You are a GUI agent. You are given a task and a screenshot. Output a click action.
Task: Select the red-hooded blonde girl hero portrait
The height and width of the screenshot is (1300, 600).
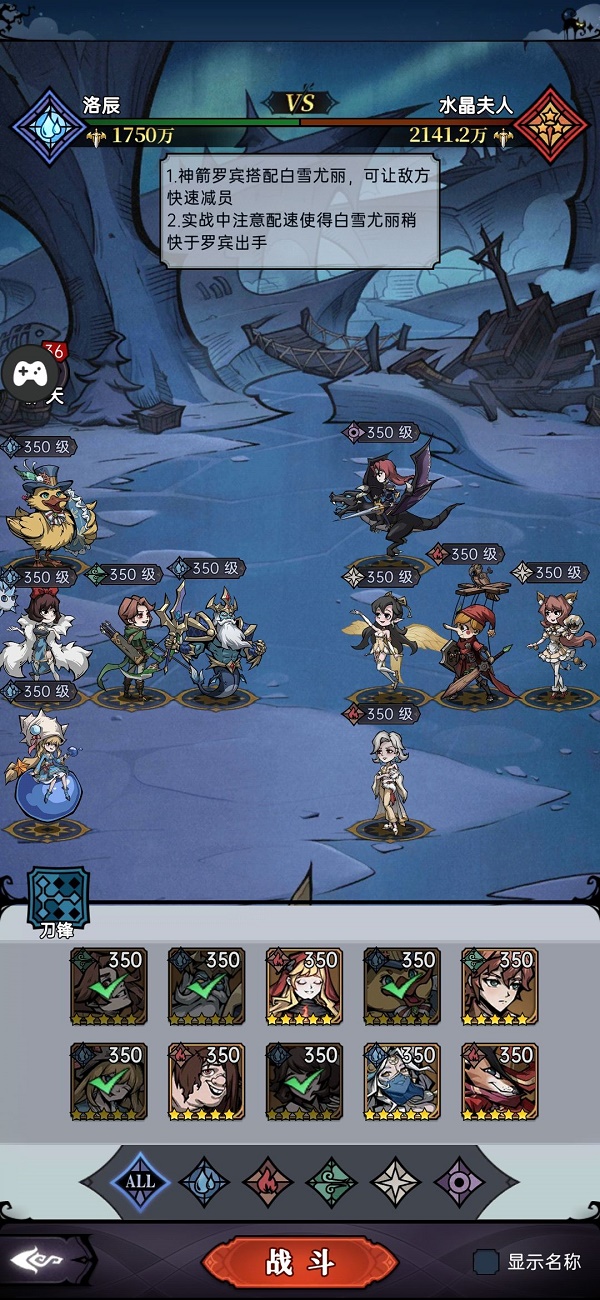coord(304,986)
